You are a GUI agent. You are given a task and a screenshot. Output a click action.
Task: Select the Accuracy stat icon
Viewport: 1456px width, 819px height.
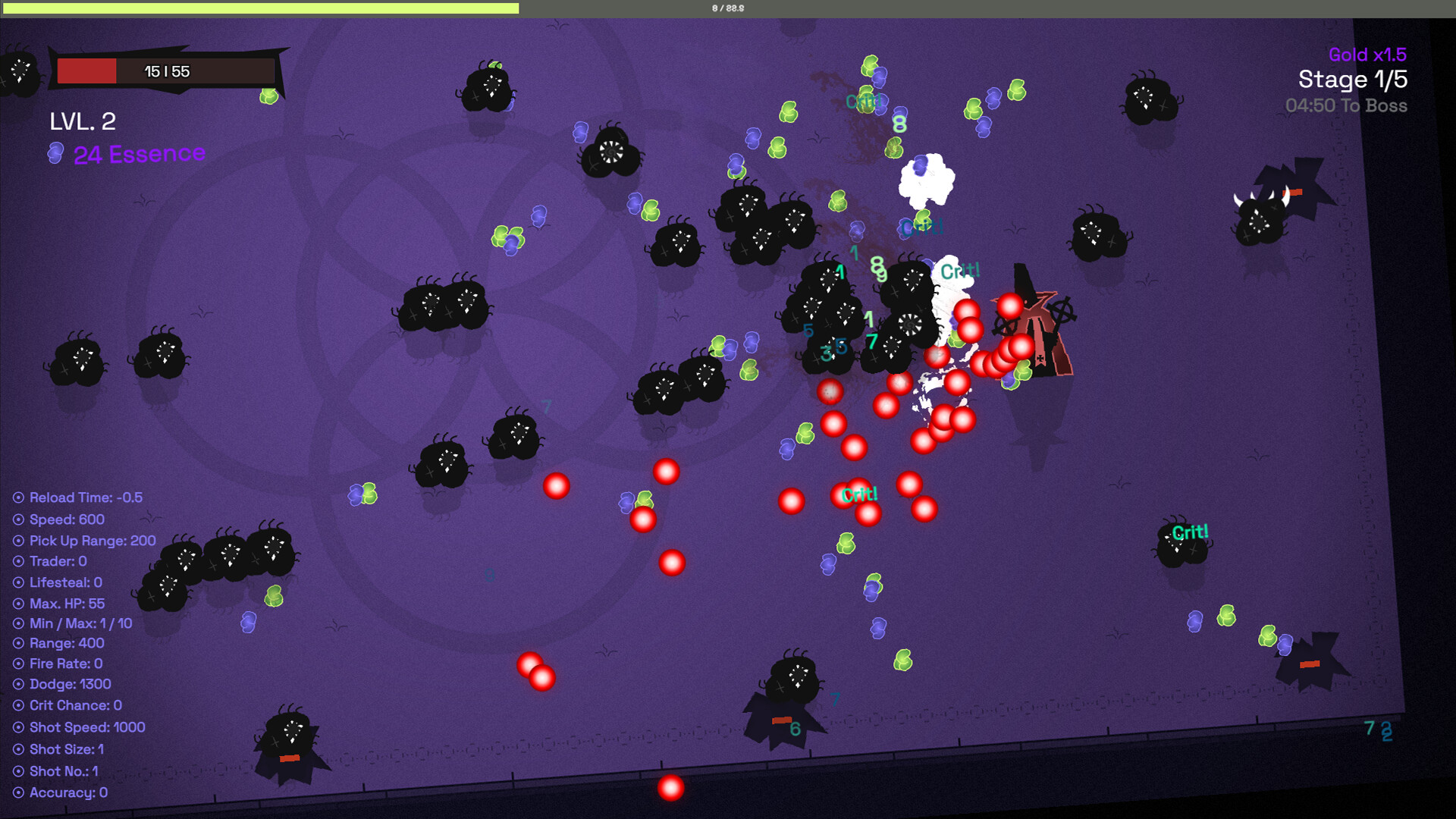click(18, 792)
